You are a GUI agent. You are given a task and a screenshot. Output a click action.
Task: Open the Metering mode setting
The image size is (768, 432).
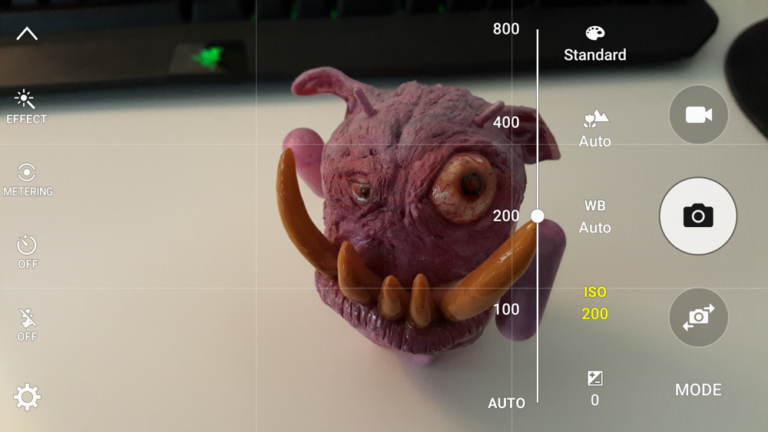click(27, 179)
